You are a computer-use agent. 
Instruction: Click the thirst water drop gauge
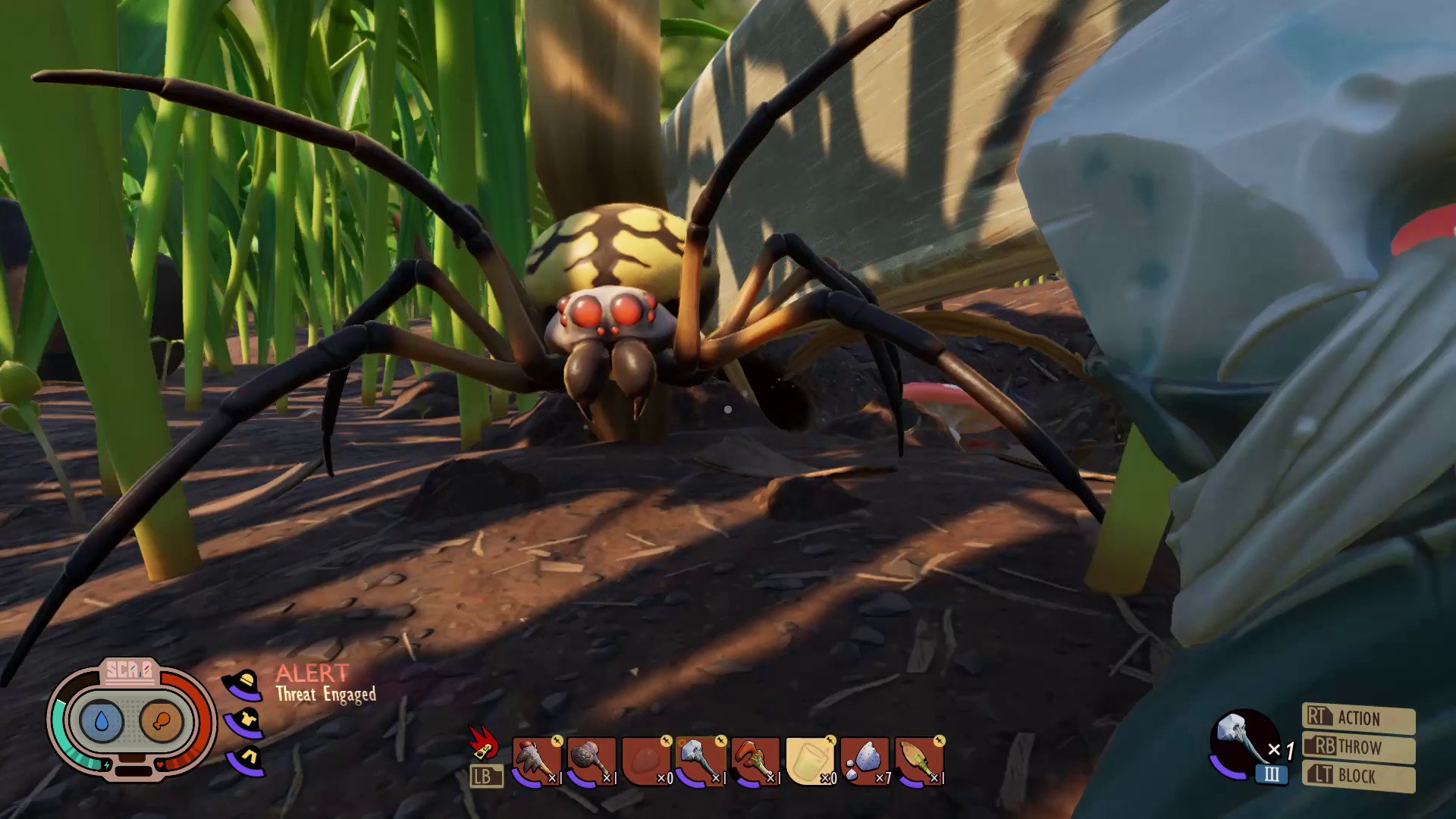pyautogui.click(x=102, y=720)
